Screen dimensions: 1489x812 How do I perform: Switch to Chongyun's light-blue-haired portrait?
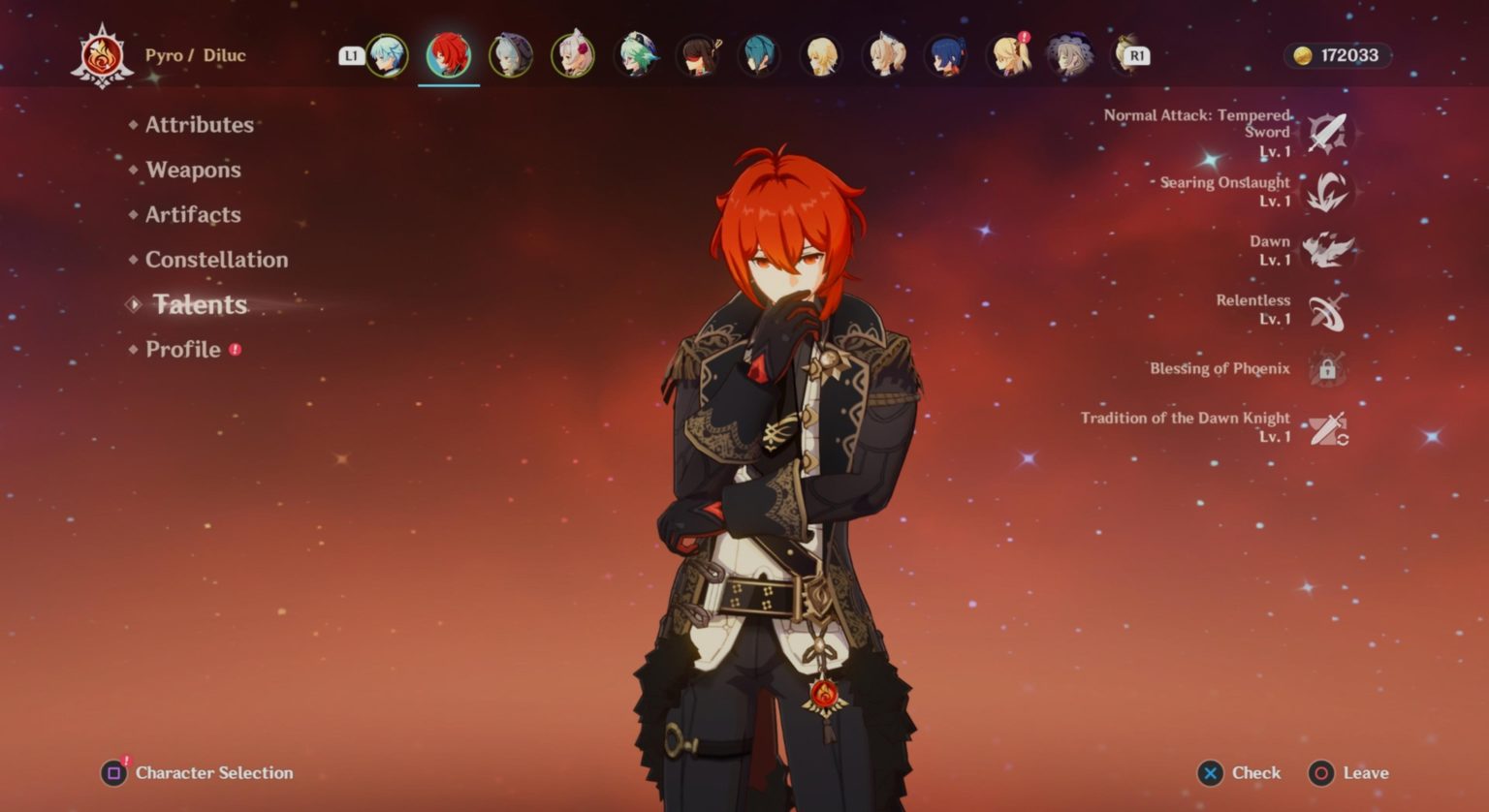tap(387, 56)
